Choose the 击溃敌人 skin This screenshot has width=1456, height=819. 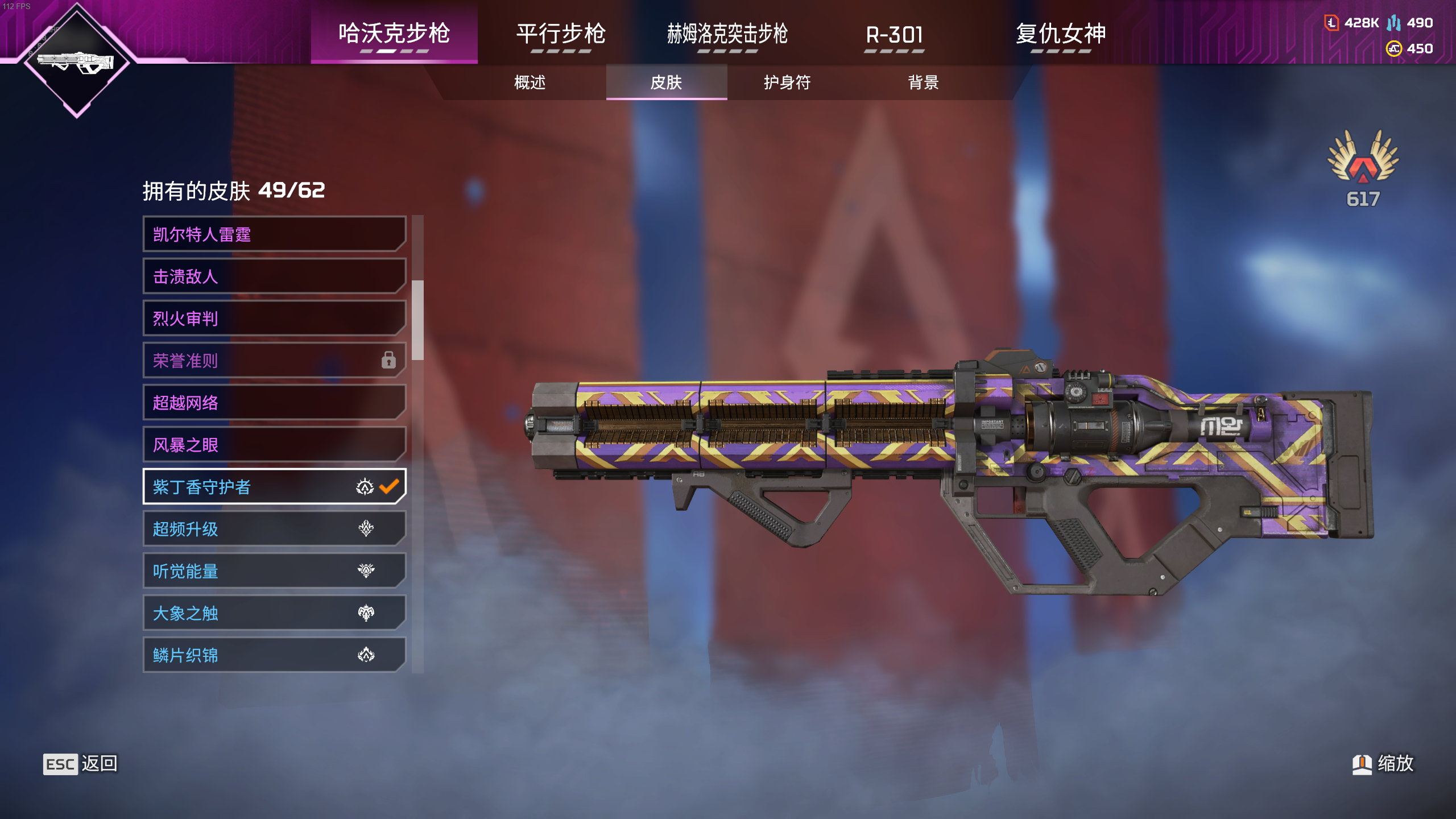pos(274,276)
